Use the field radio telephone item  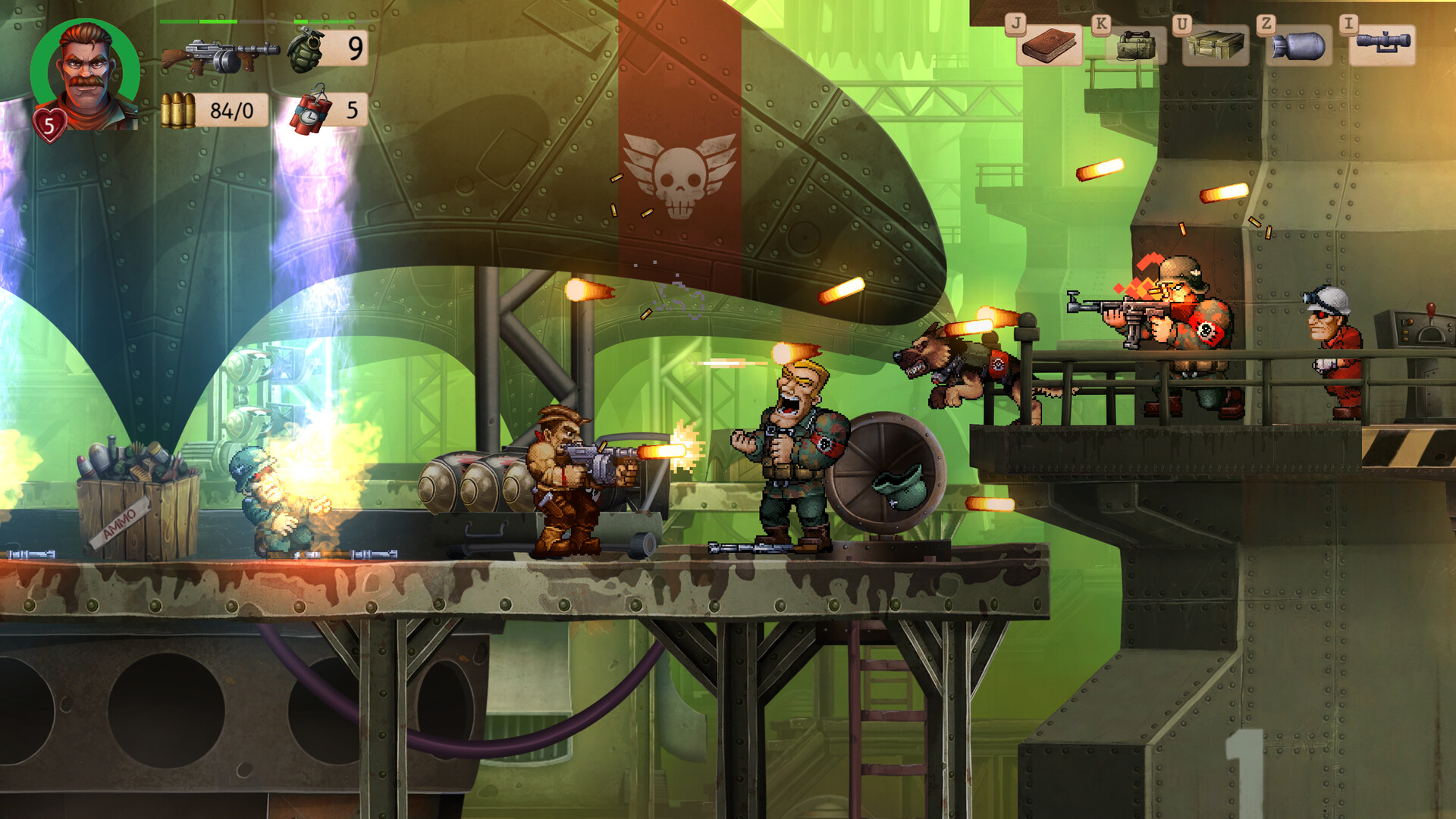(x=1134, y=45)
